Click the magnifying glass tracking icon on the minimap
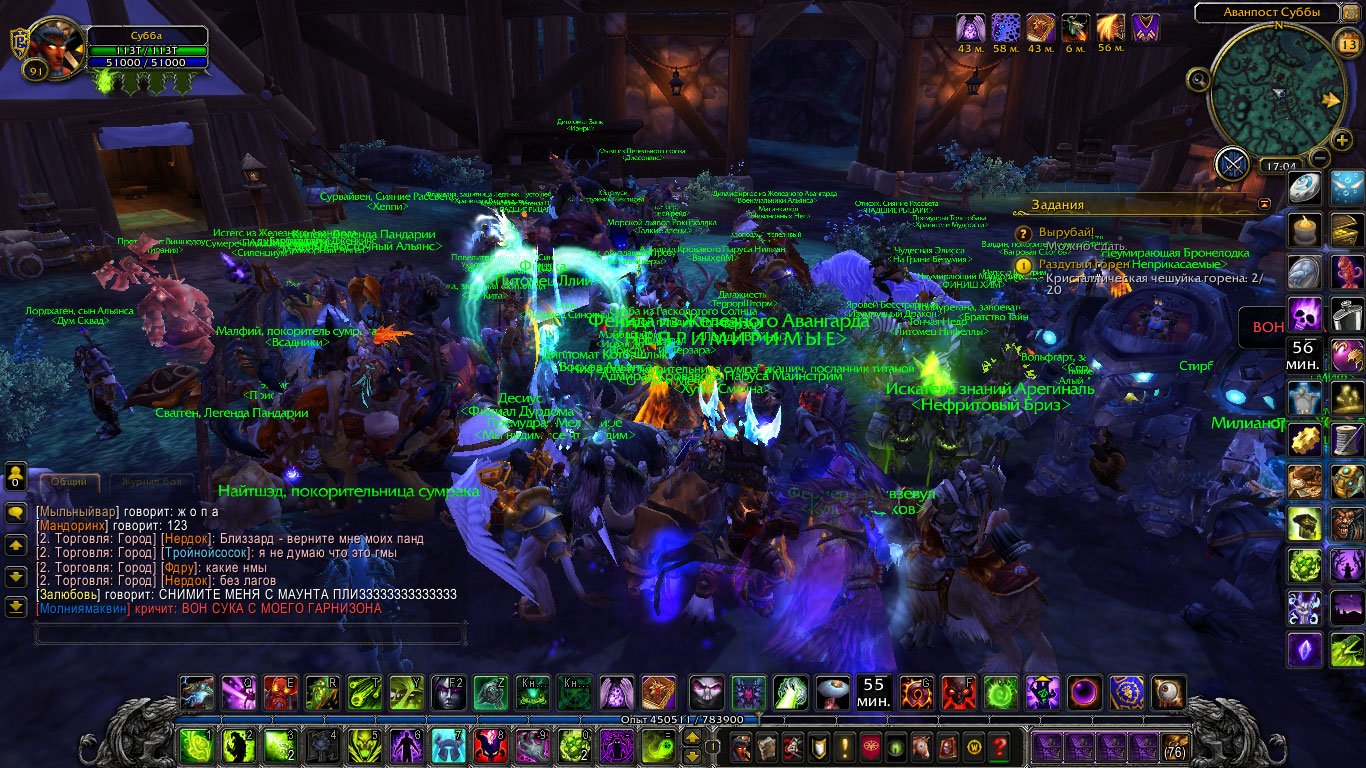1366x768 pixels. point(1200,81)
